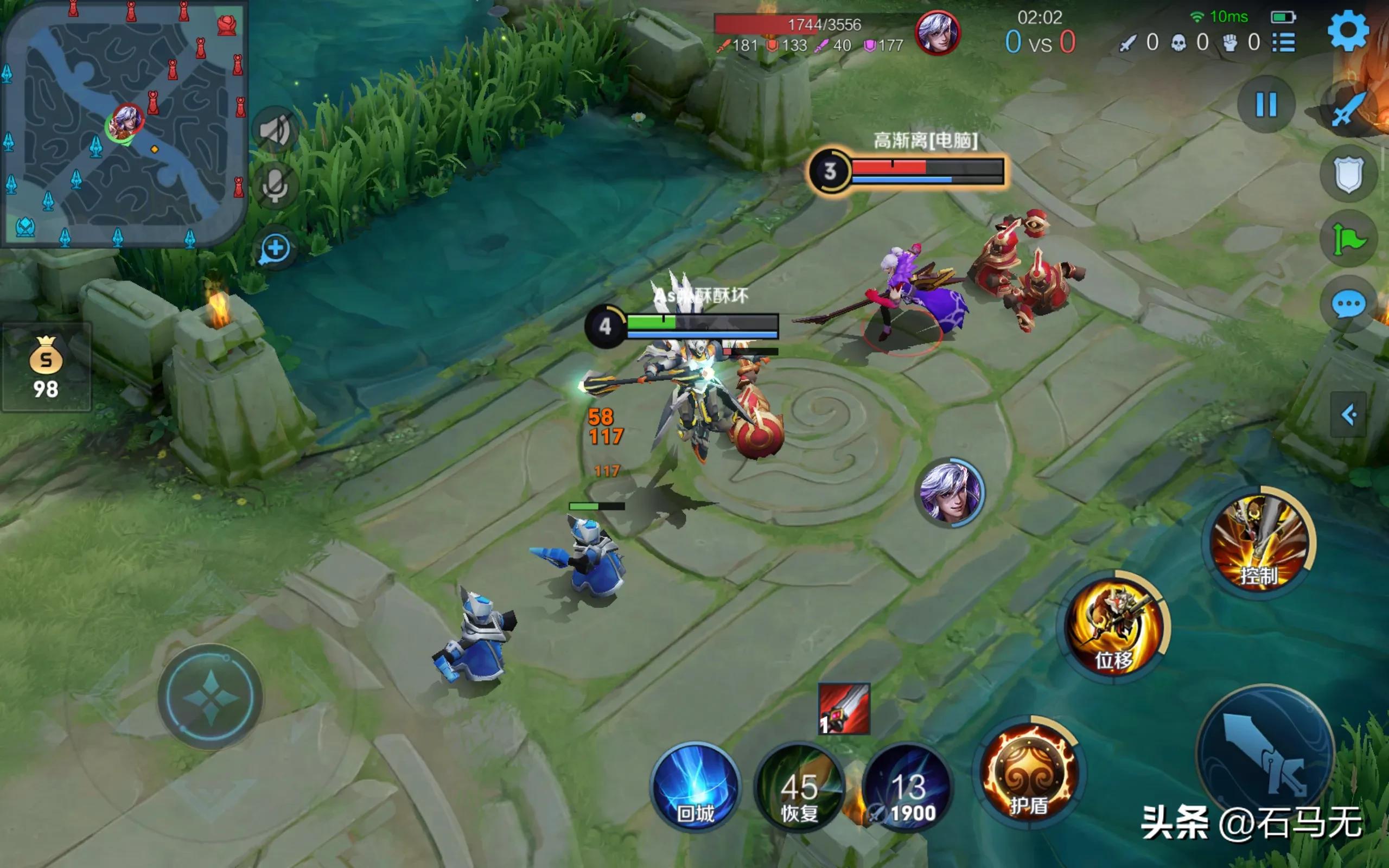Screen dimensions: 1389x868
Task: Send the green flag gather signal
Action: click(1348, 239)
